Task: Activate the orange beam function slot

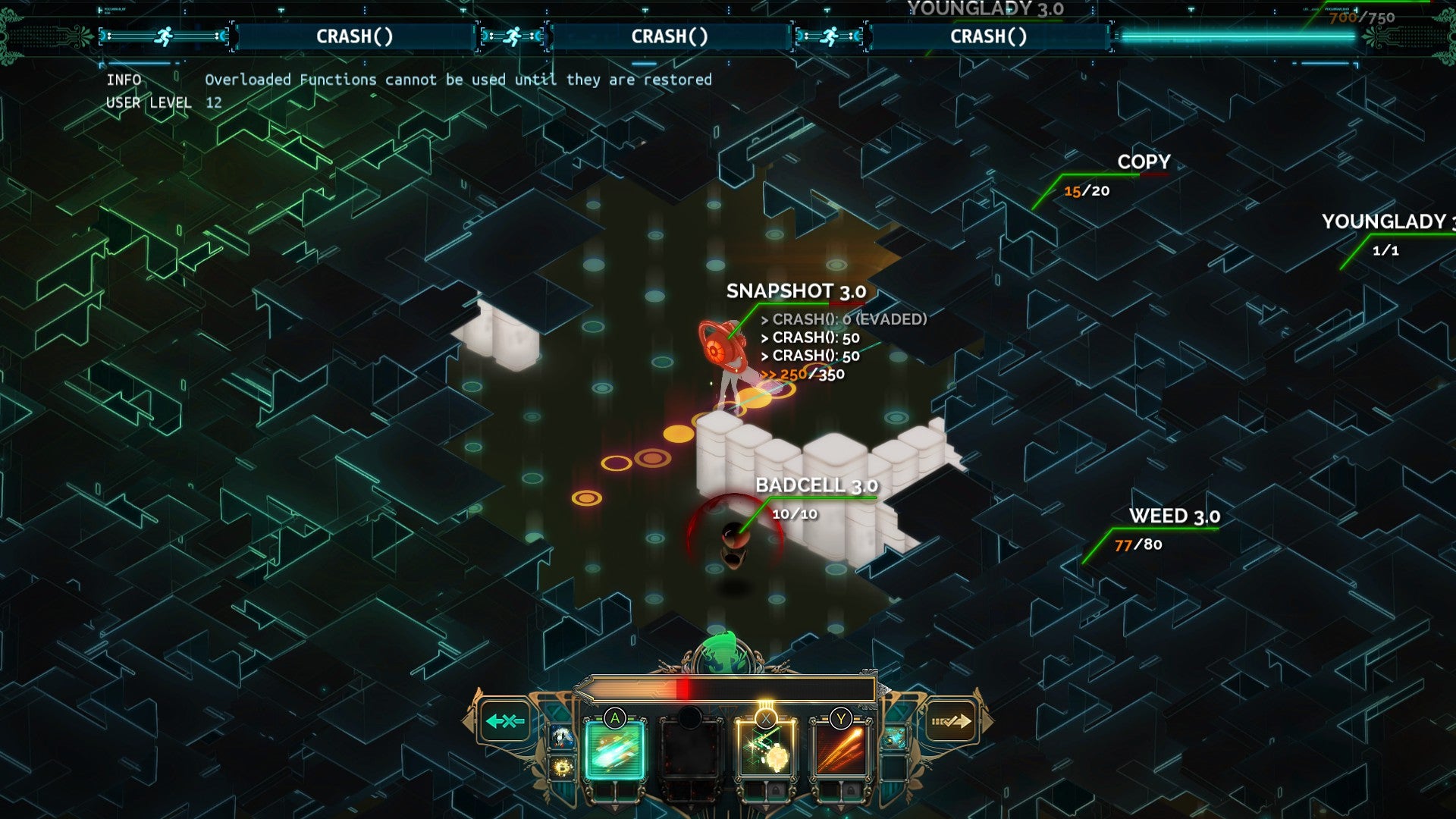Action: click(x=840, y=750)
